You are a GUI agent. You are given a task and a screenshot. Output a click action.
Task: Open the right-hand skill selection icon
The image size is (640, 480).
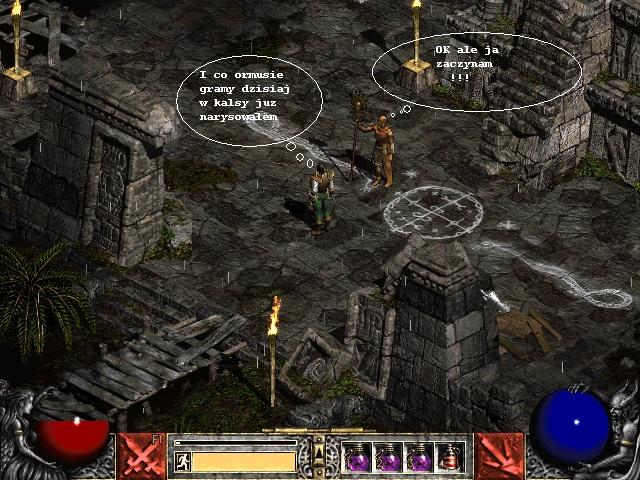[x=499, y=455]
